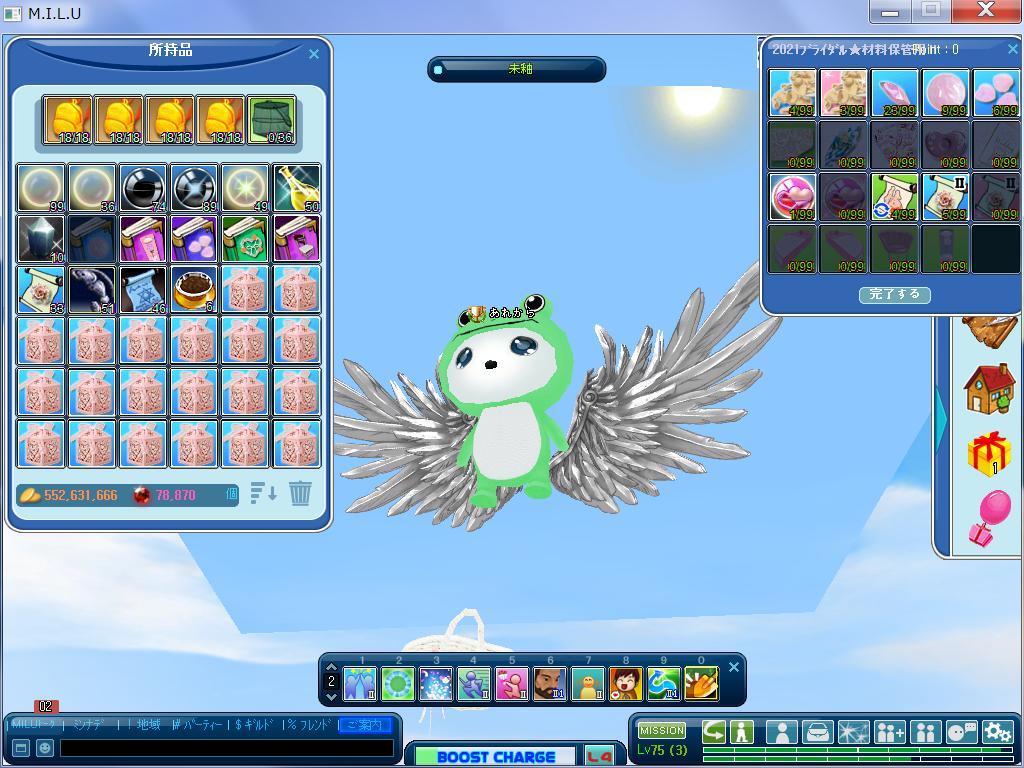The width and height of the screenshot is (1024, 768).
Task: Select the blue crystal item slot
Action: [41, 239]
